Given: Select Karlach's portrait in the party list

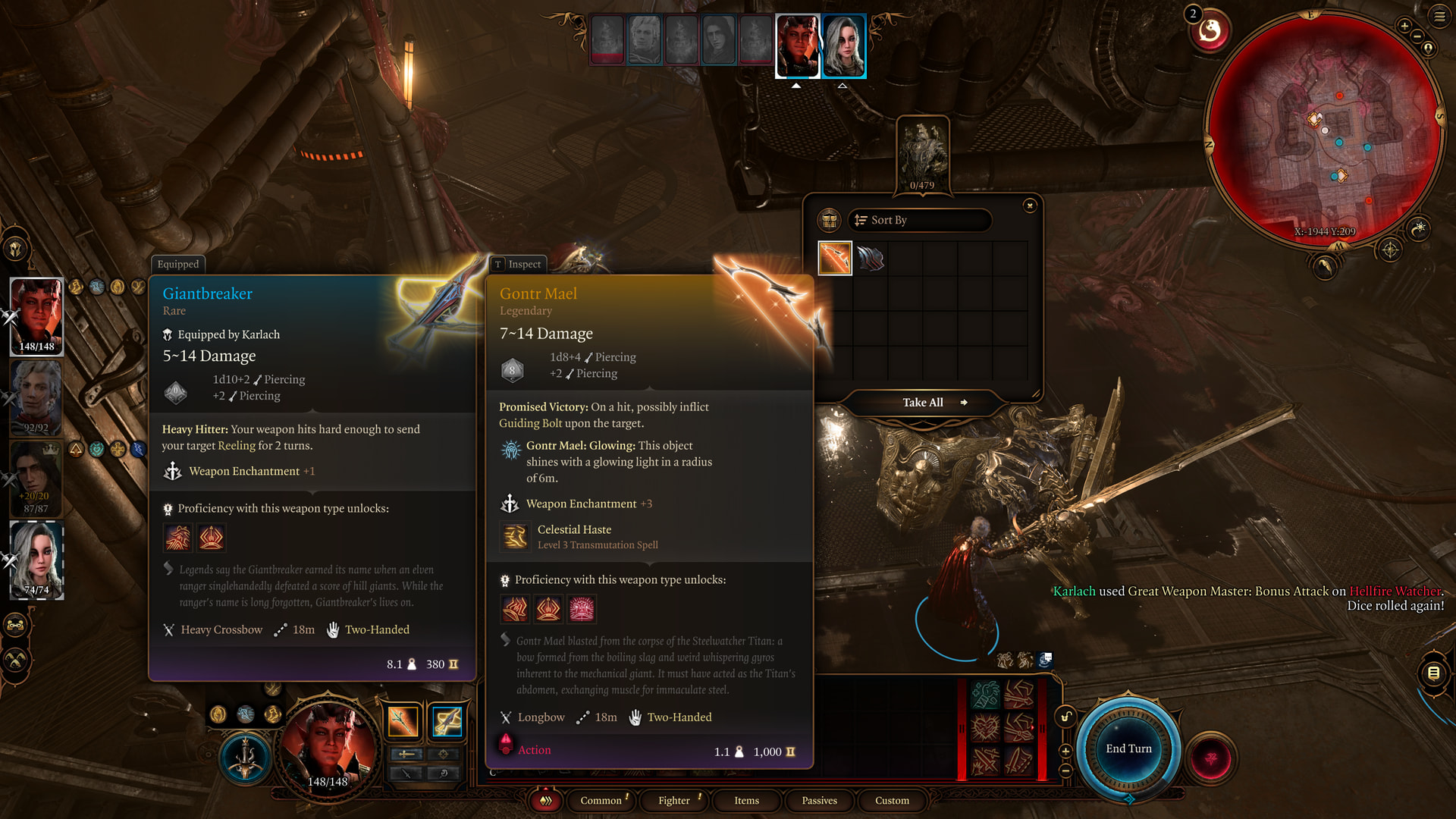Looking at the screenshot, I should tap(36, 316).
